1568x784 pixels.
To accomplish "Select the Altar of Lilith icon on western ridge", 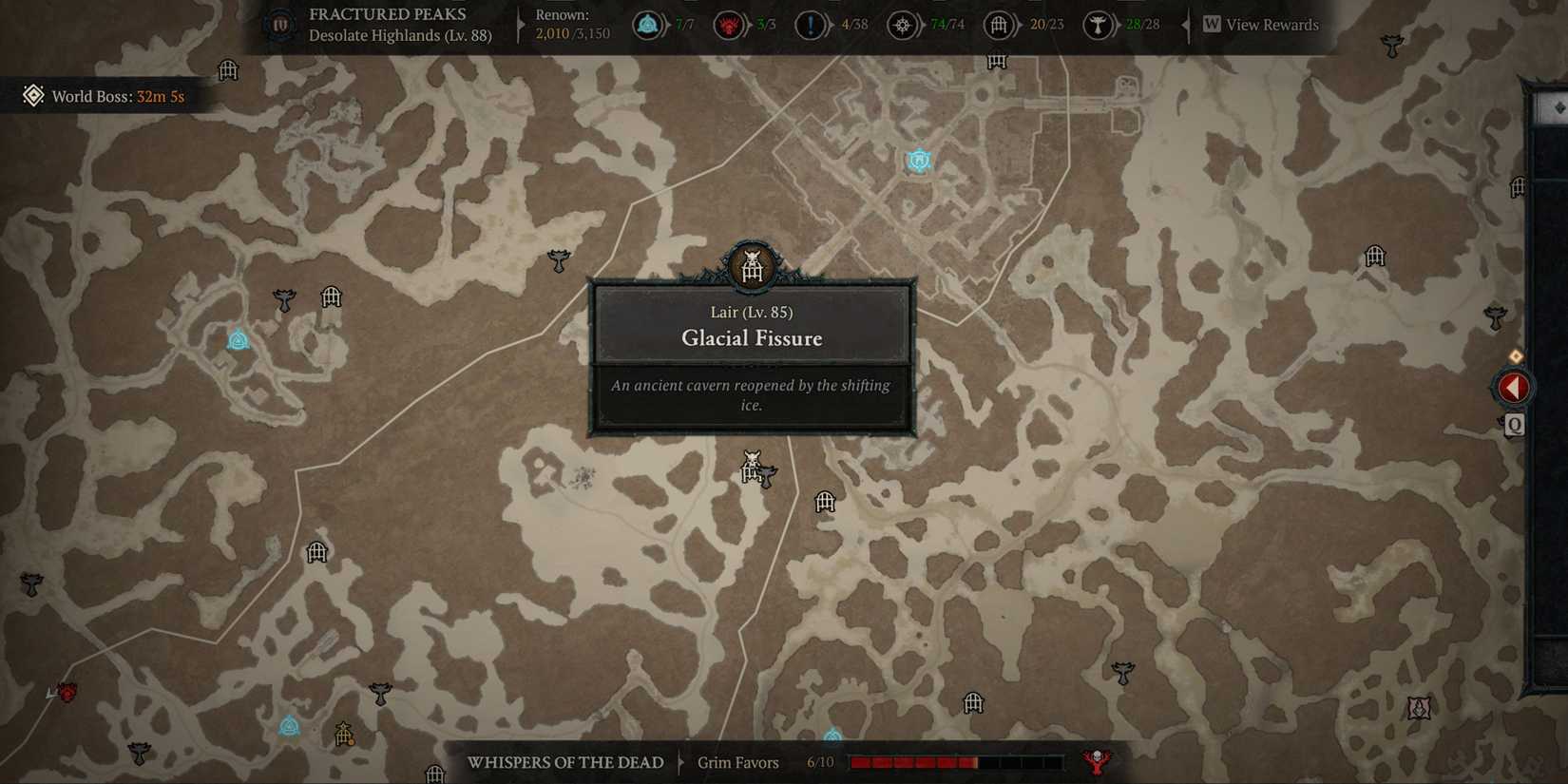I will coord(239,338).
